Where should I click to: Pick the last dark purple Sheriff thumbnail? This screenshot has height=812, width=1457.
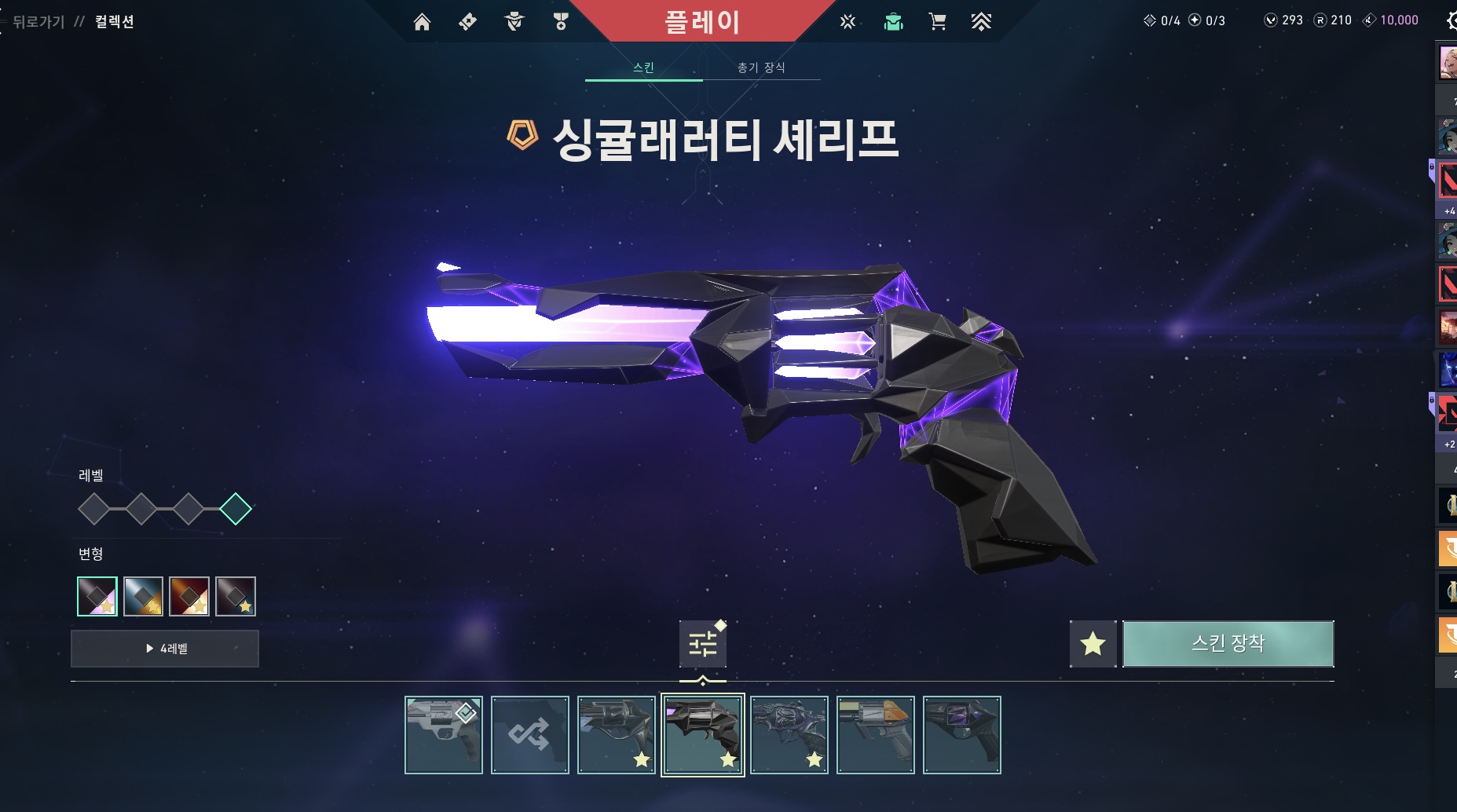pos(961,735)
